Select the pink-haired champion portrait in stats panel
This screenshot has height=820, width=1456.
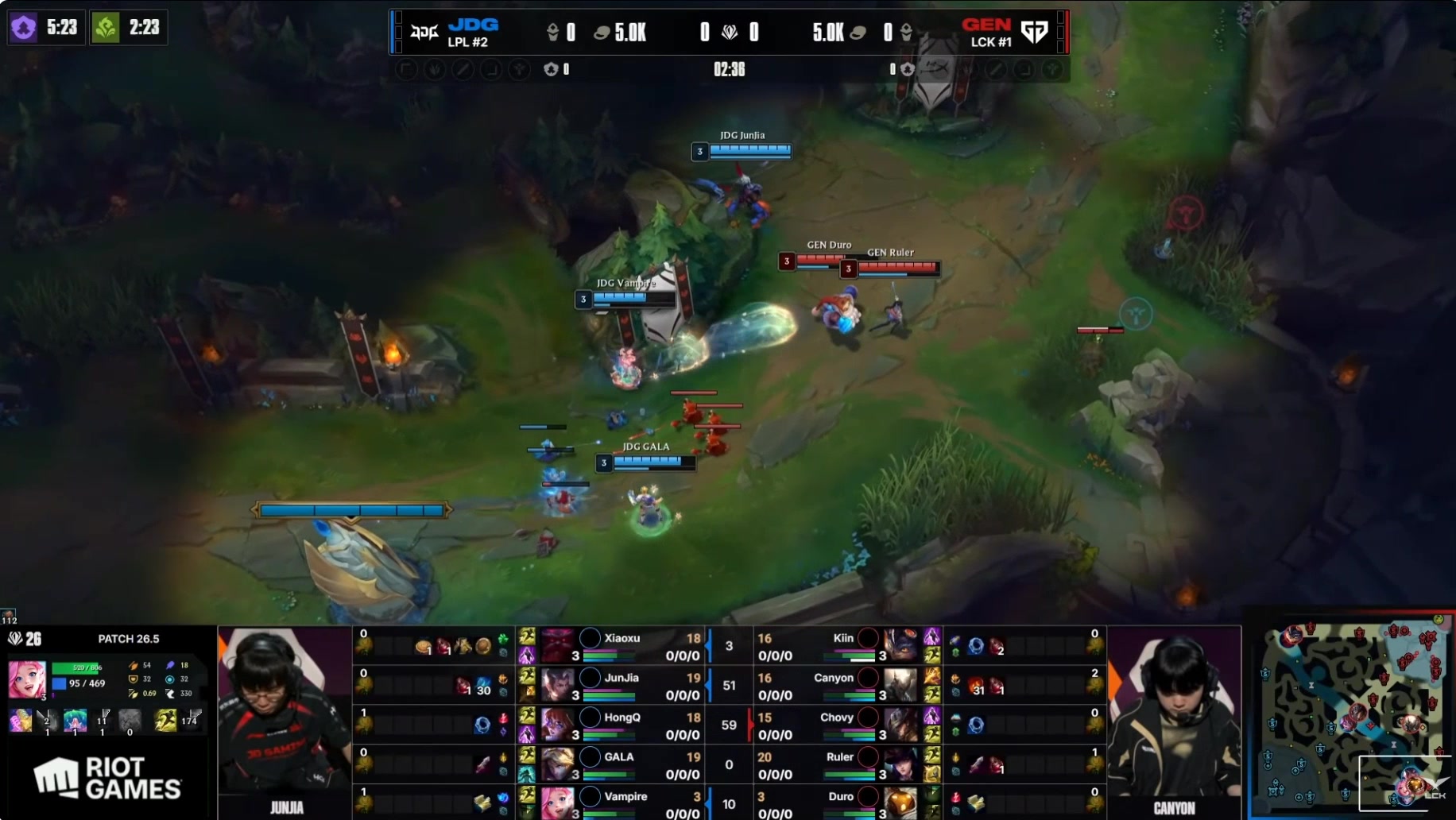coord(27,679)
